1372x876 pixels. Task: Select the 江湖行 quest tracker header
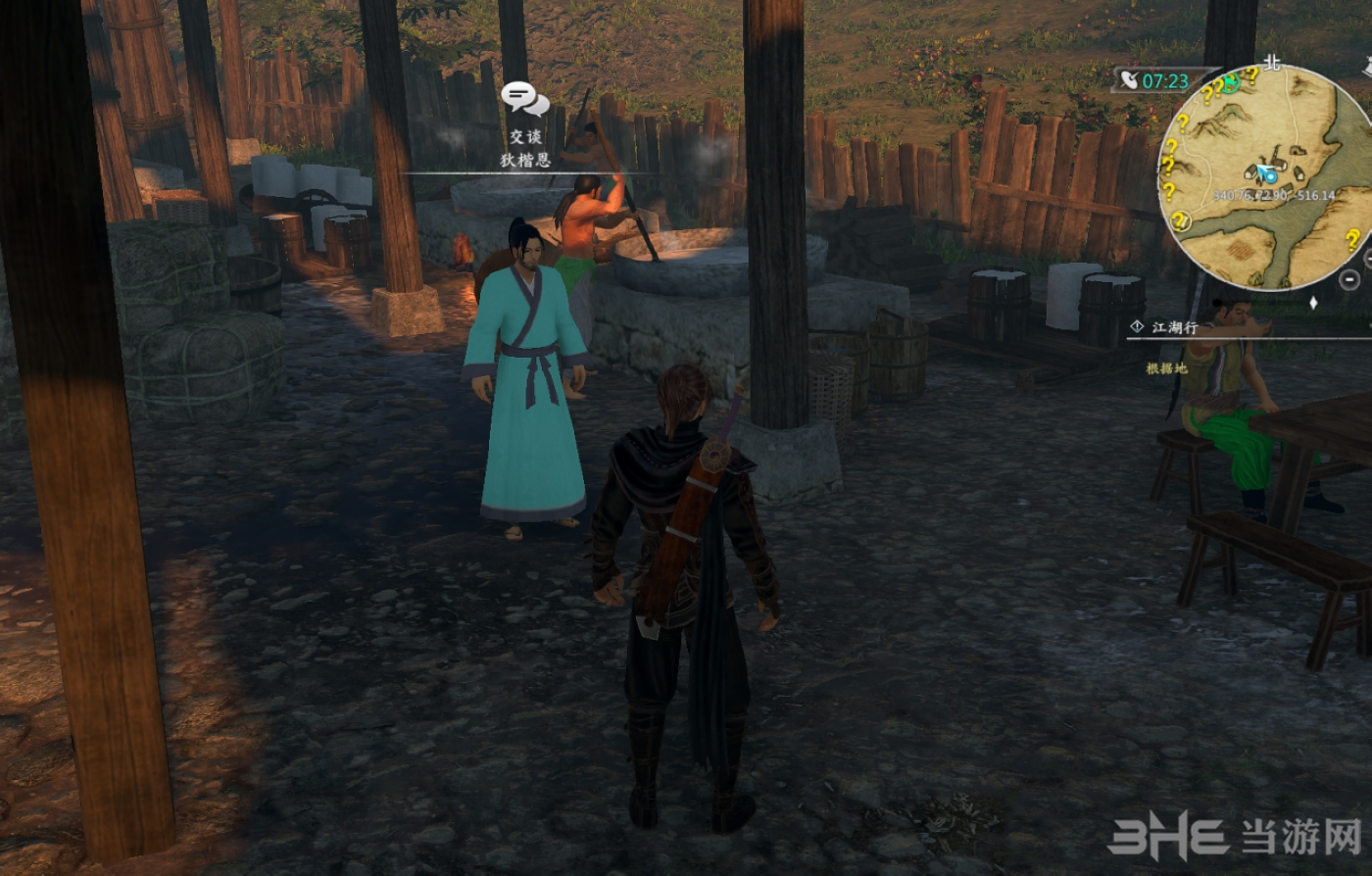pos(1174,327)
